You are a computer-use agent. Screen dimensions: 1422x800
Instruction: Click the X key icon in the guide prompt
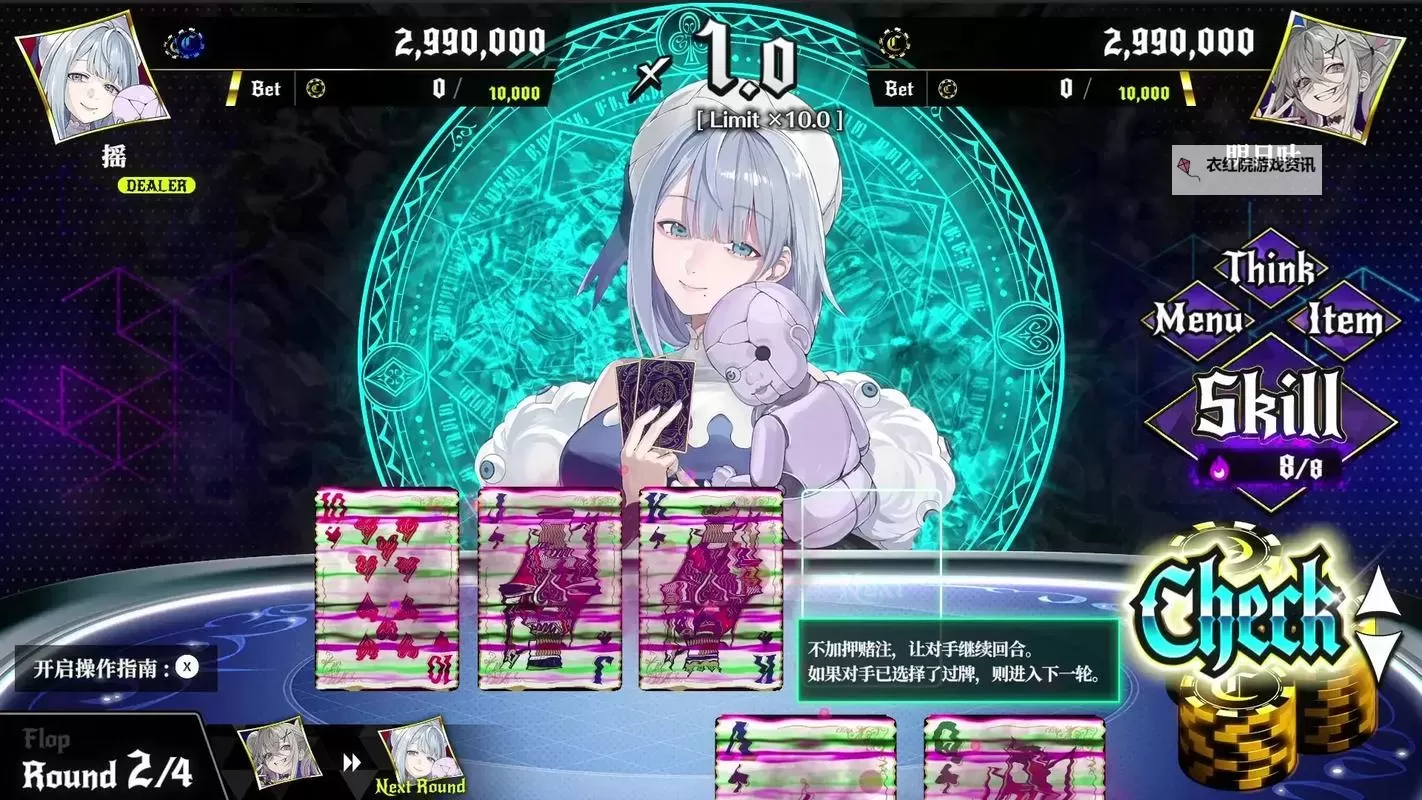coord(186,668)
